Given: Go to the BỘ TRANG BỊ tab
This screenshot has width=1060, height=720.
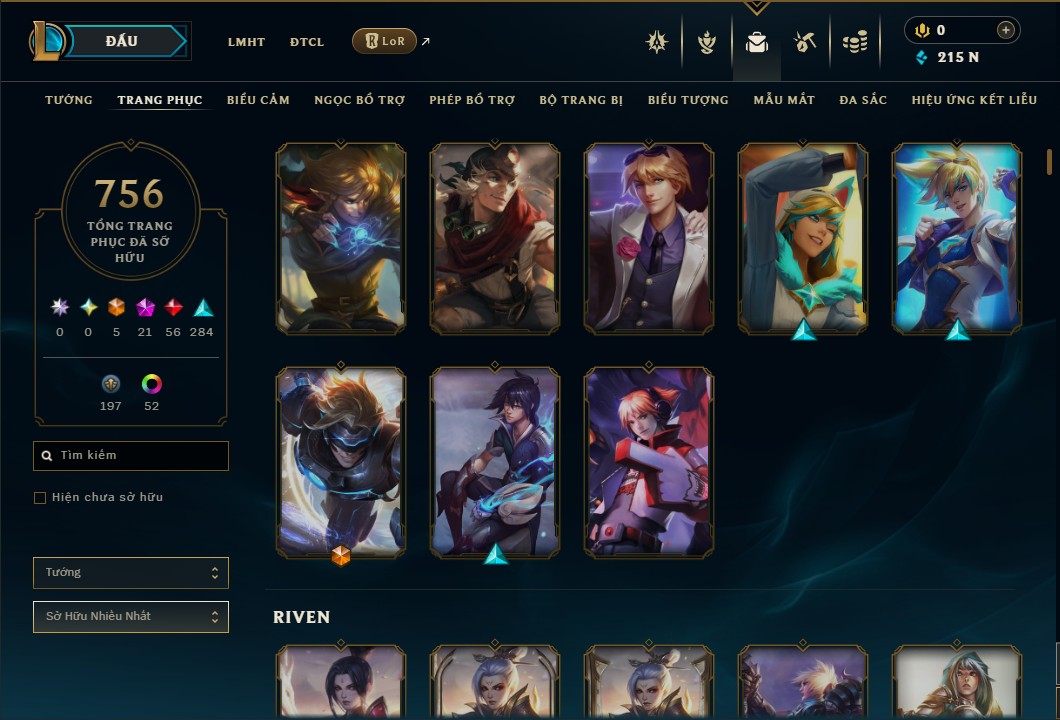Looking at the screenshot, I should pos(581,100).
